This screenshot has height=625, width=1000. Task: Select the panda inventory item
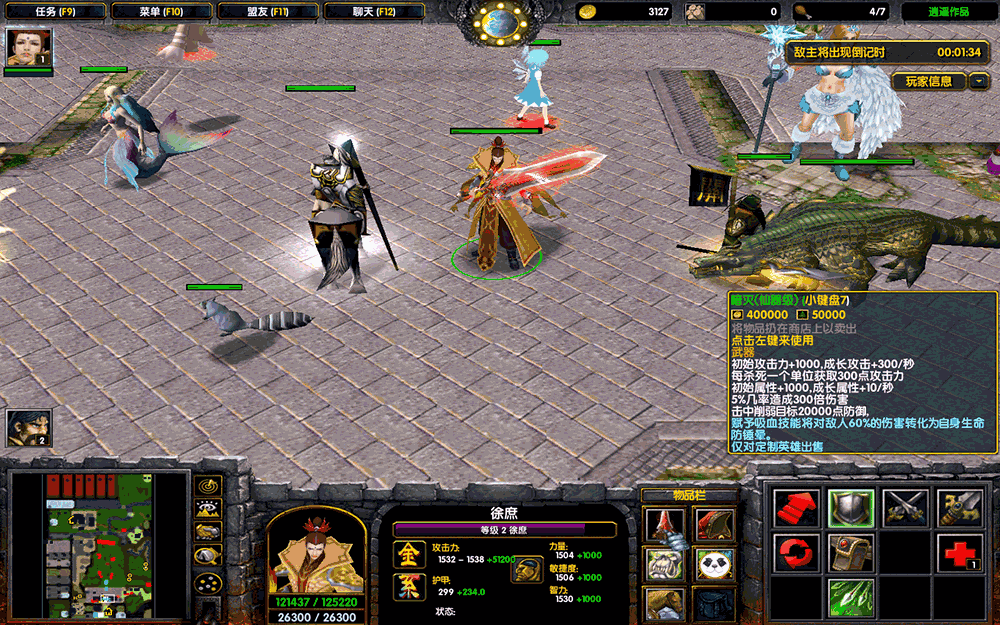click(712, 563)
